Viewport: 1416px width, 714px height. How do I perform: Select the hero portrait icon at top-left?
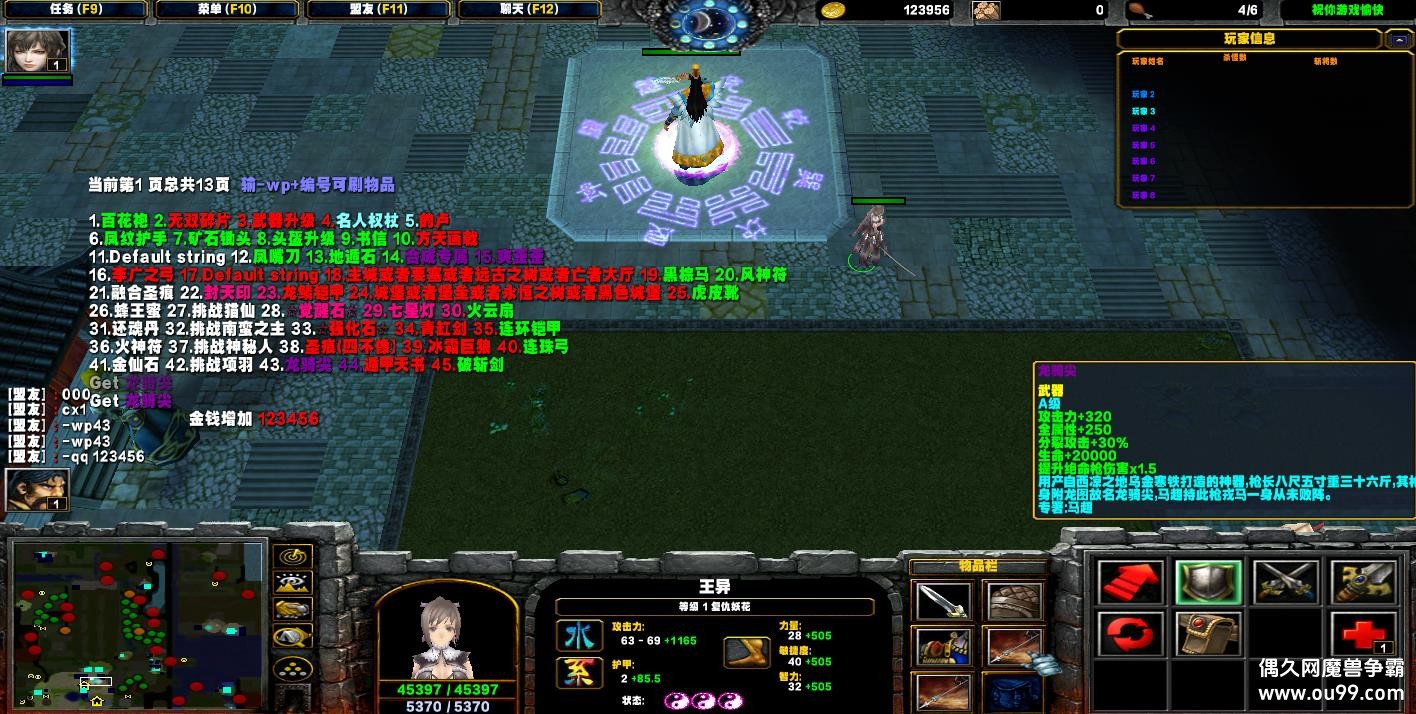[37, 51]
